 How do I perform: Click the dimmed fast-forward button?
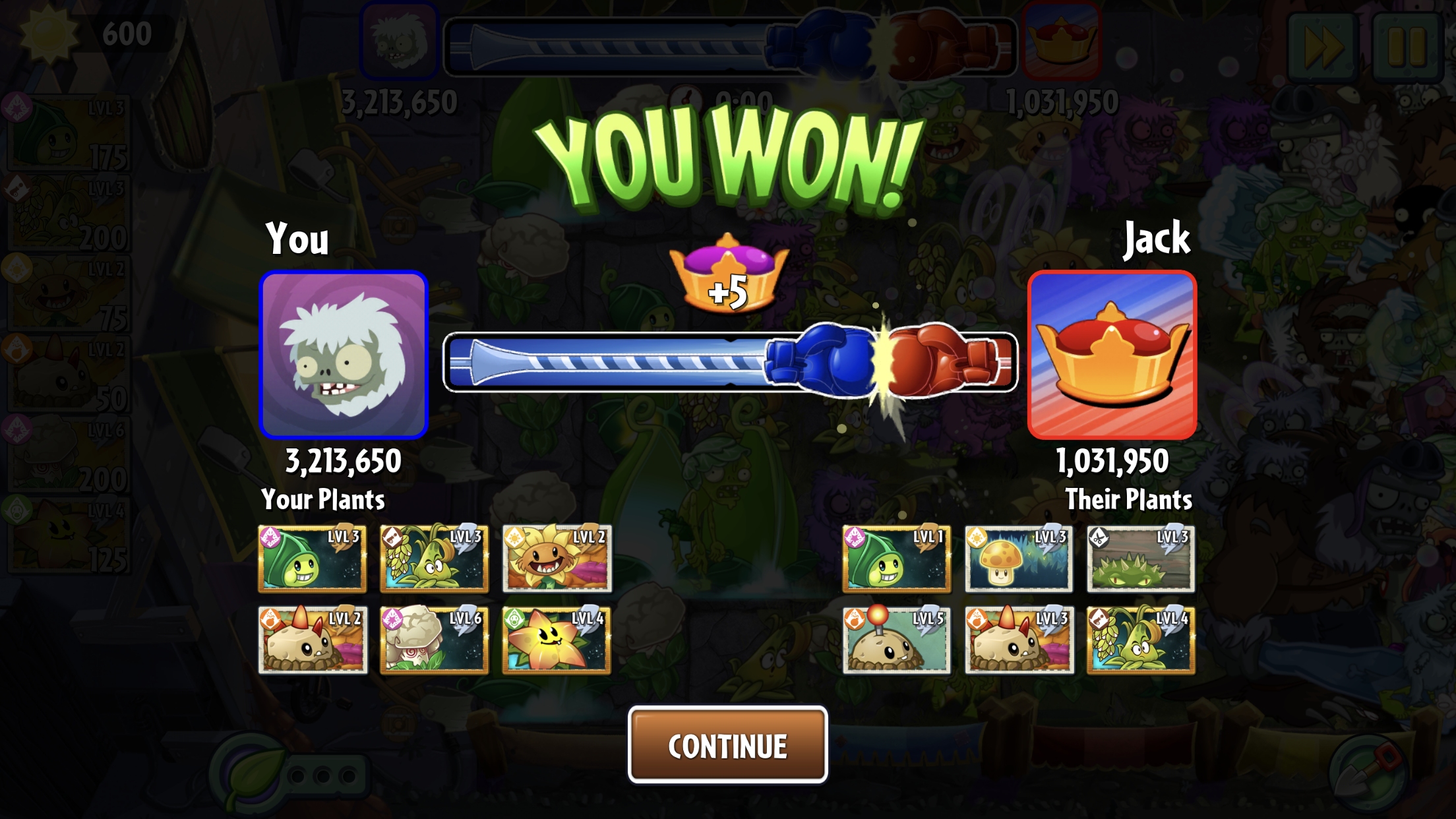tap(1321, 46)
